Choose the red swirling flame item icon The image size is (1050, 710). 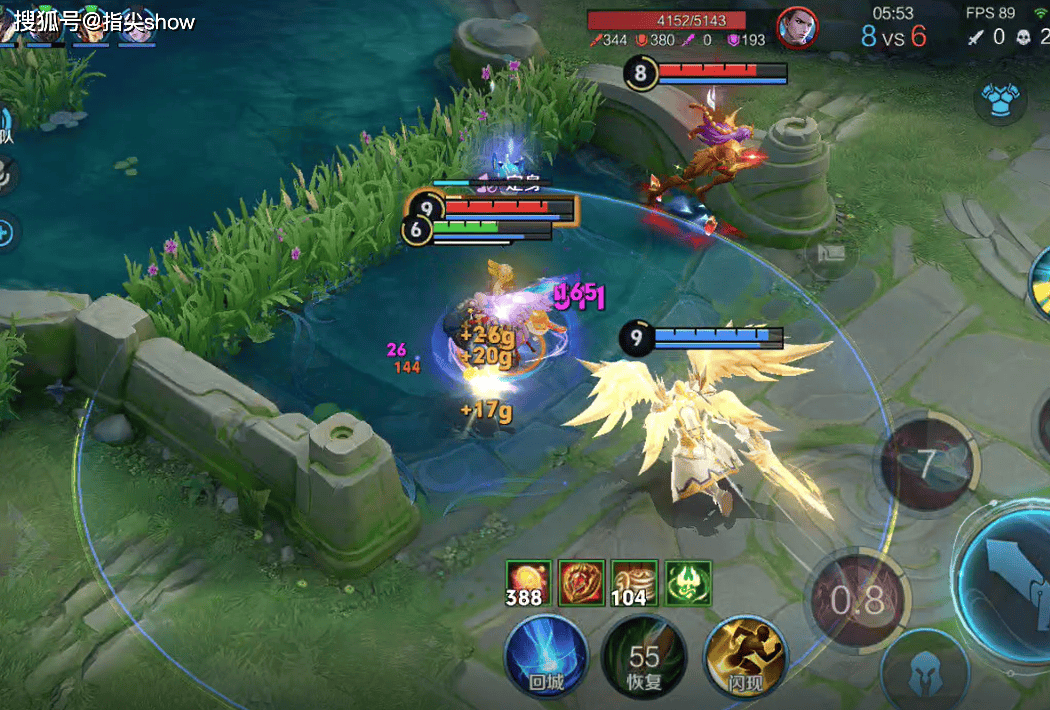tap(581, 580)
